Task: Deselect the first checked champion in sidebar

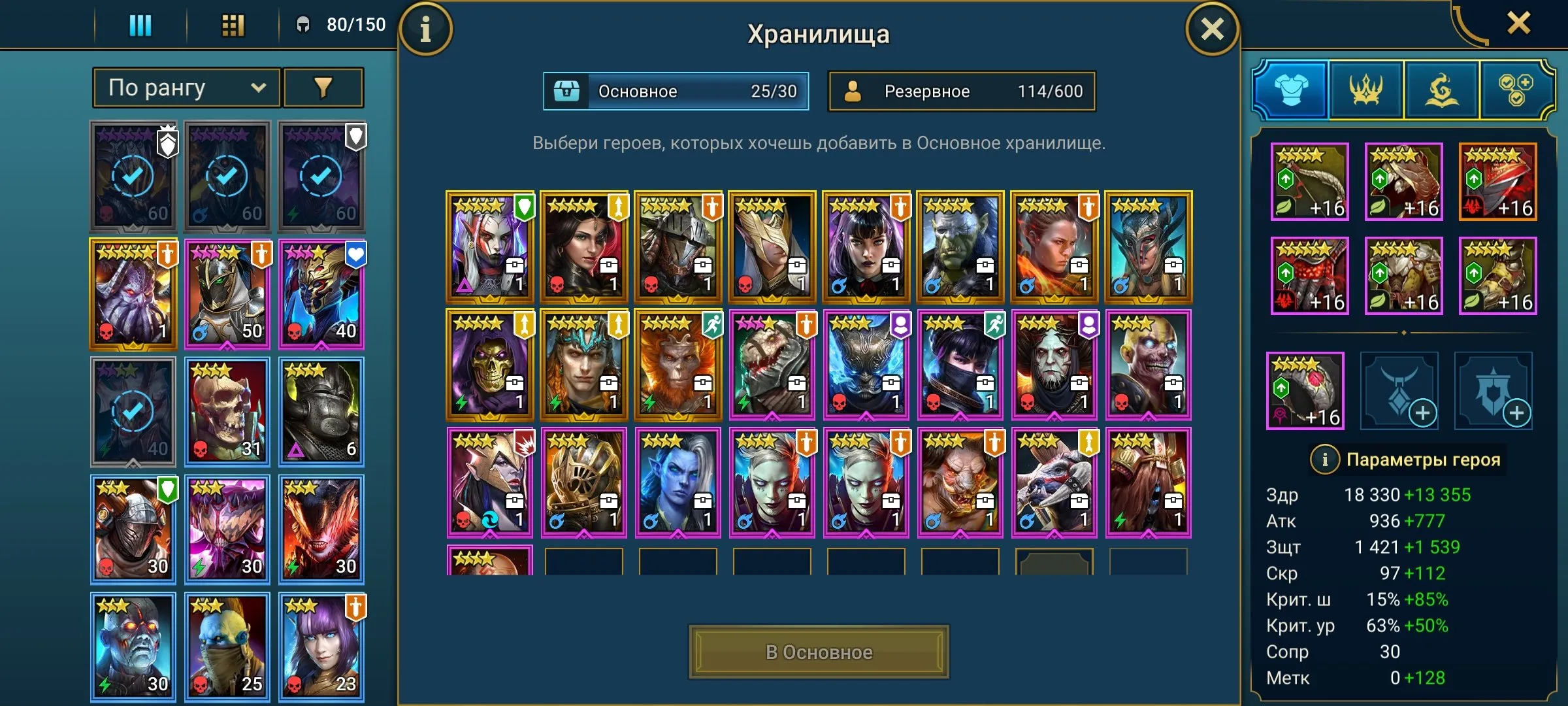Action: [133, 175]
